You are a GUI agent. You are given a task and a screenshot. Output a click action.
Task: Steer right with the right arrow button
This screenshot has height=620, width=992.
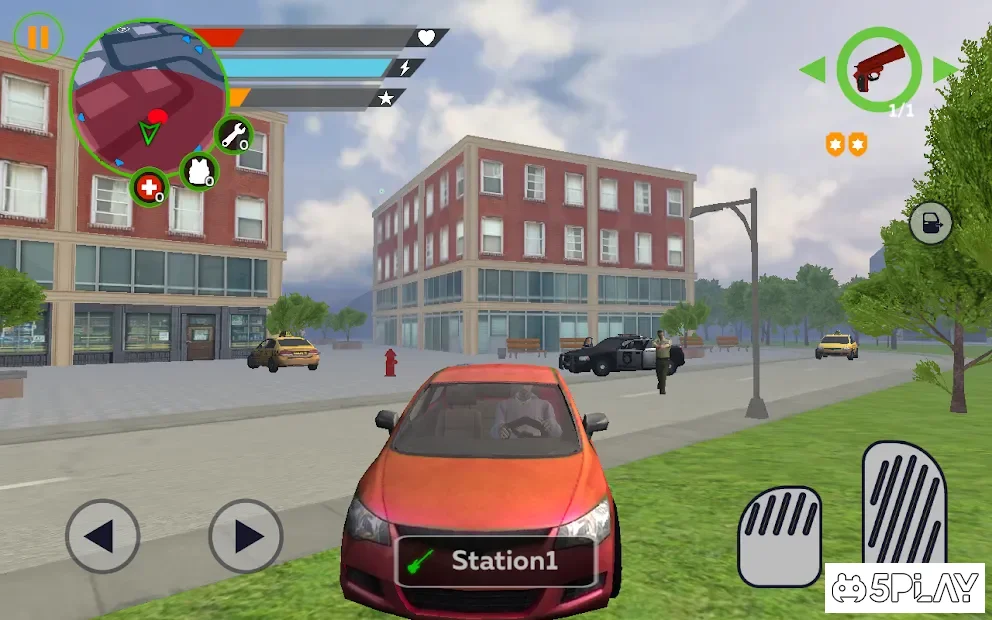pos(246,537)
